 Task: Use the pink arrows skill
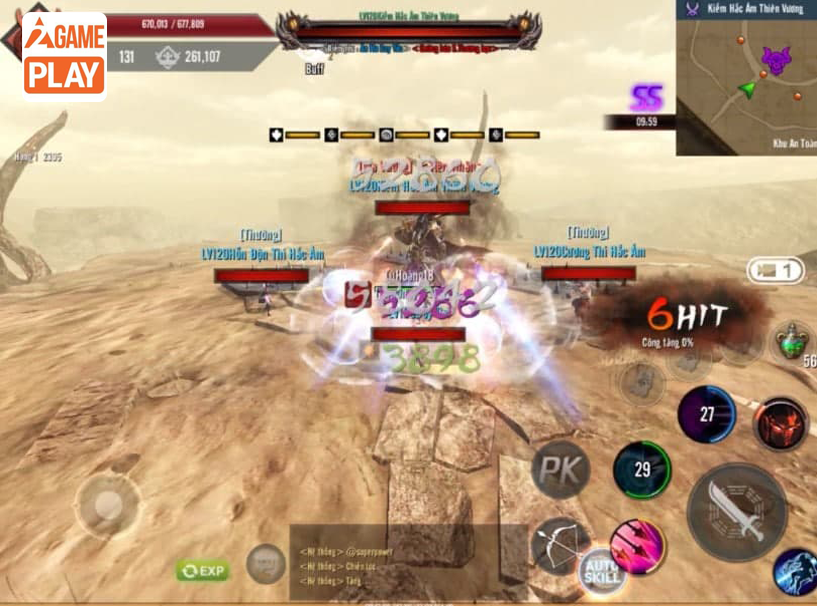637,547
